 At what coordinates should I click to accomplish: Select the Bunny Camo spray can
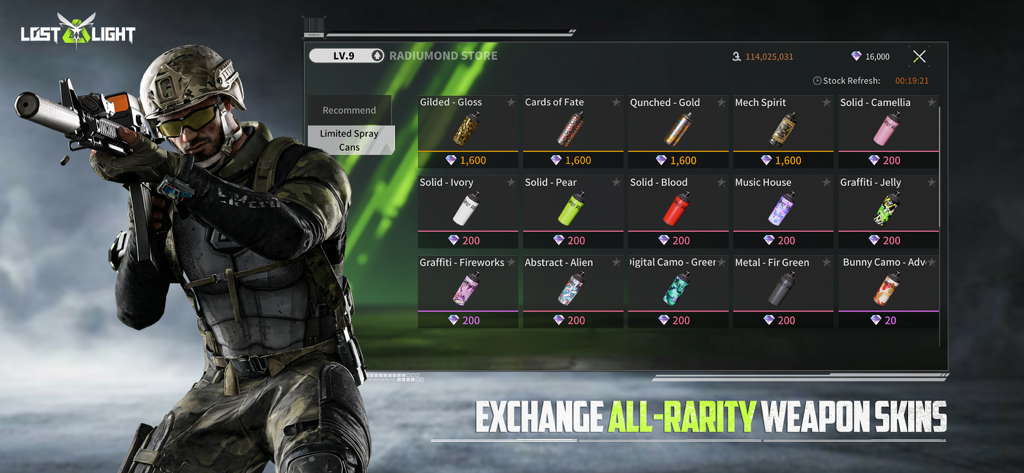(887, 290)
